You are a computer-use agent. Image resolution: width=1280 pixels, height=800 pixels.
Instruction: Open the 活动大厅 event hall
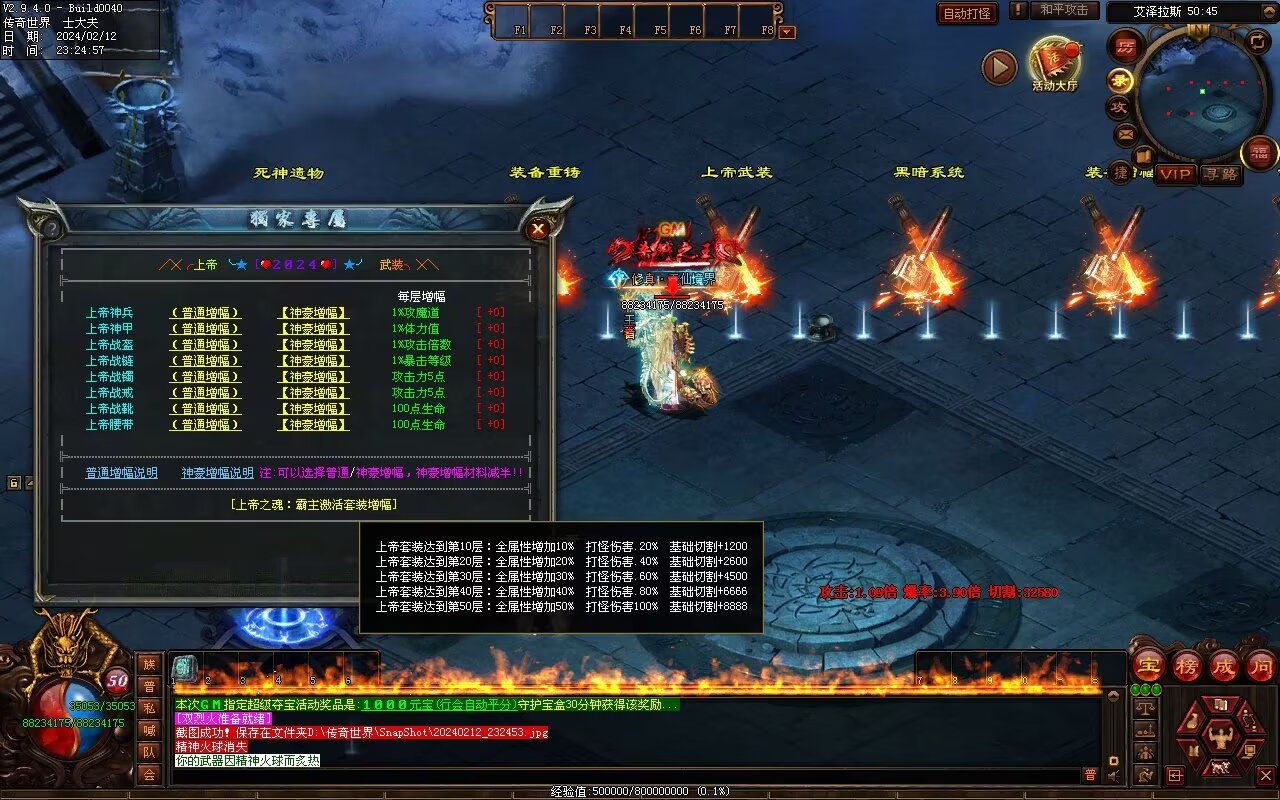[1054, 62]
